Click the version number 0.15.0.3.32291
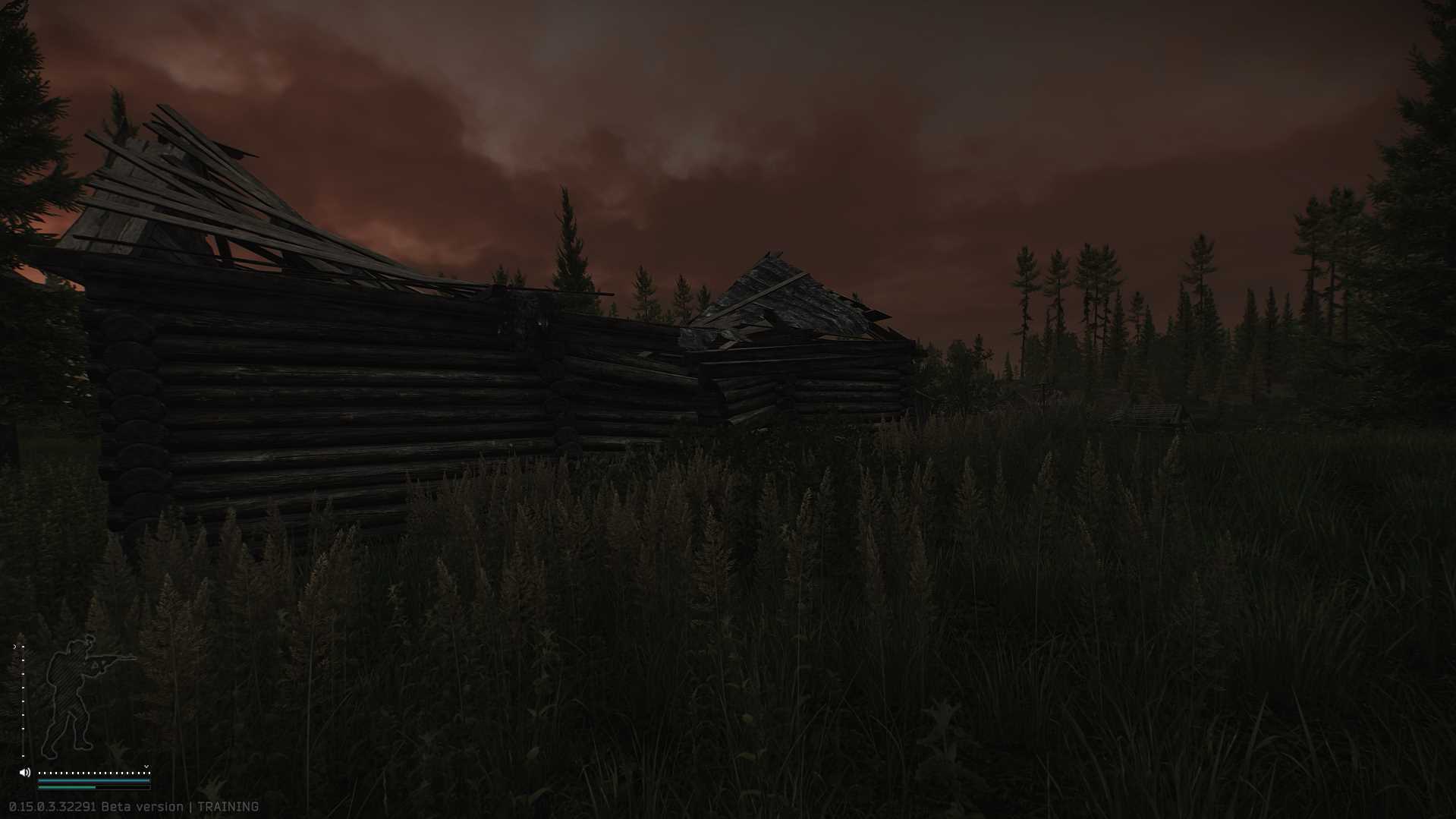The height and width of the screenshot is (819, 1456). point(51,807)
